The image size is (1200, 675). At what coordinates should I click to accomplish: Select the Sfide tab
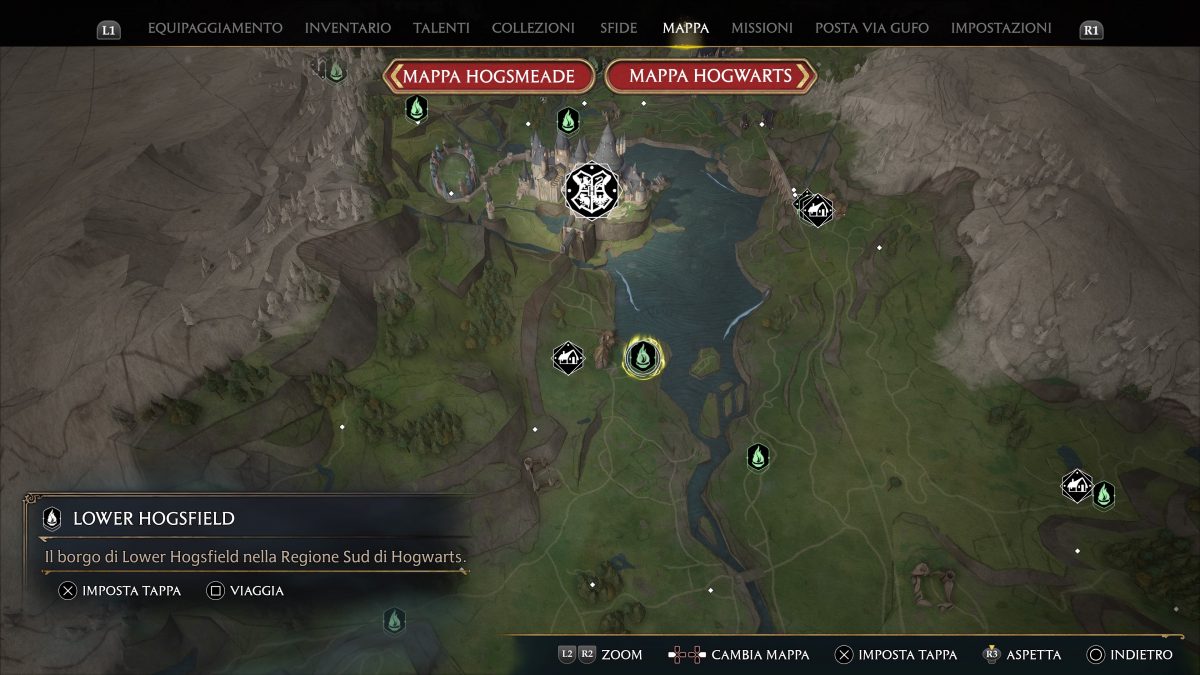click(618, 28)
